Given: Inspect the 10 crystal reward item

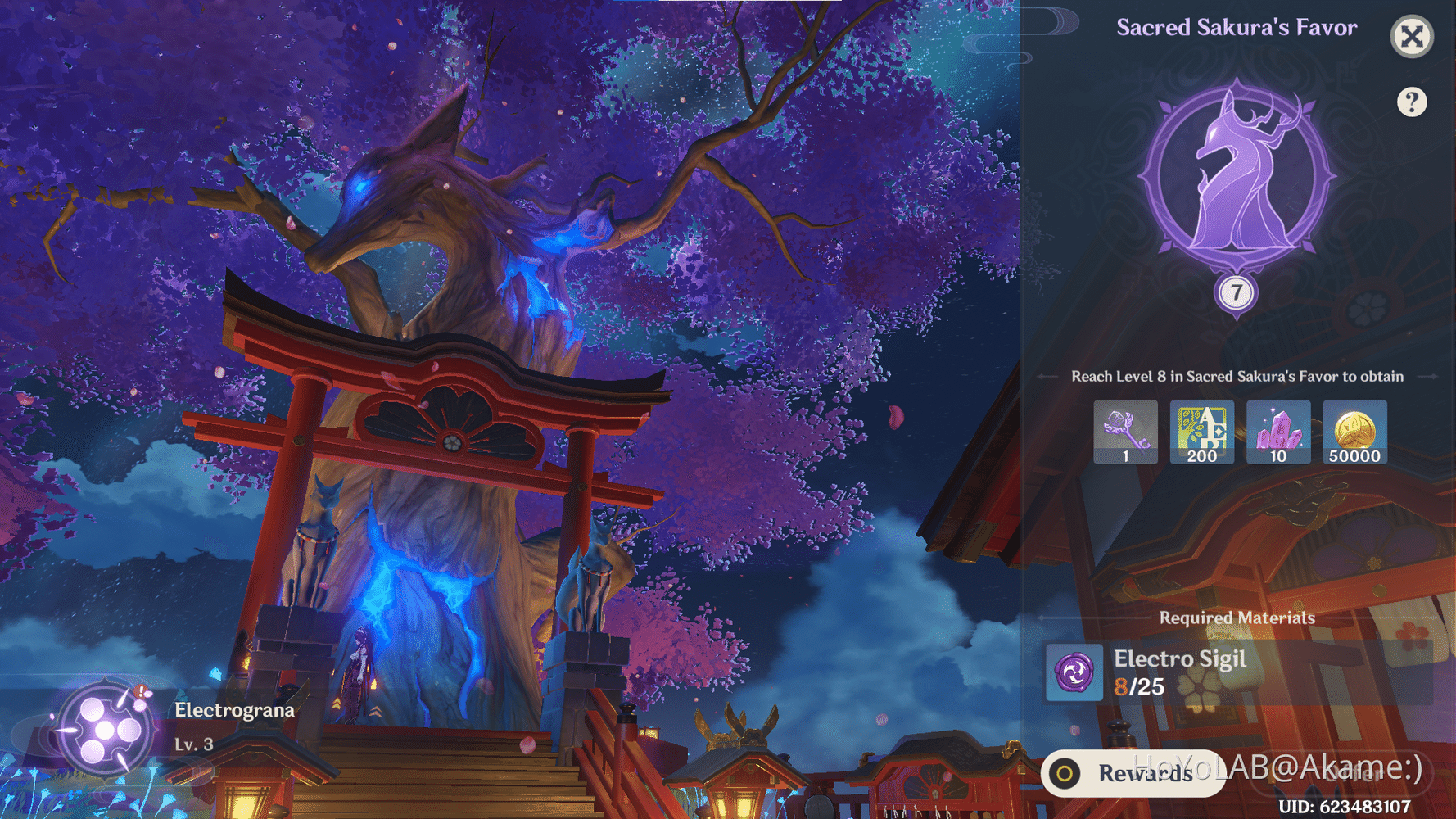Looking at the screenshot, I should pyautogui.click(x=1278, y=432).
